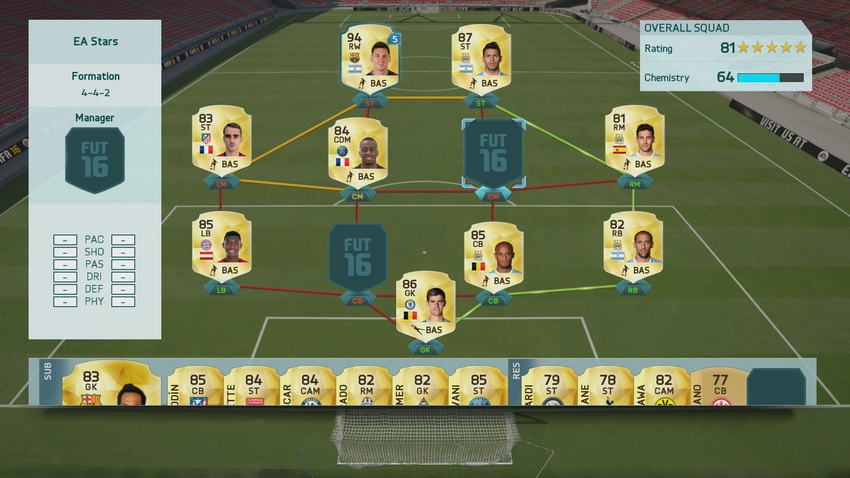Image resolution: width=850 pixels, height=478 pixels.
Task: Open the empty CB slot in defence
Action: (x=357, y=257)
